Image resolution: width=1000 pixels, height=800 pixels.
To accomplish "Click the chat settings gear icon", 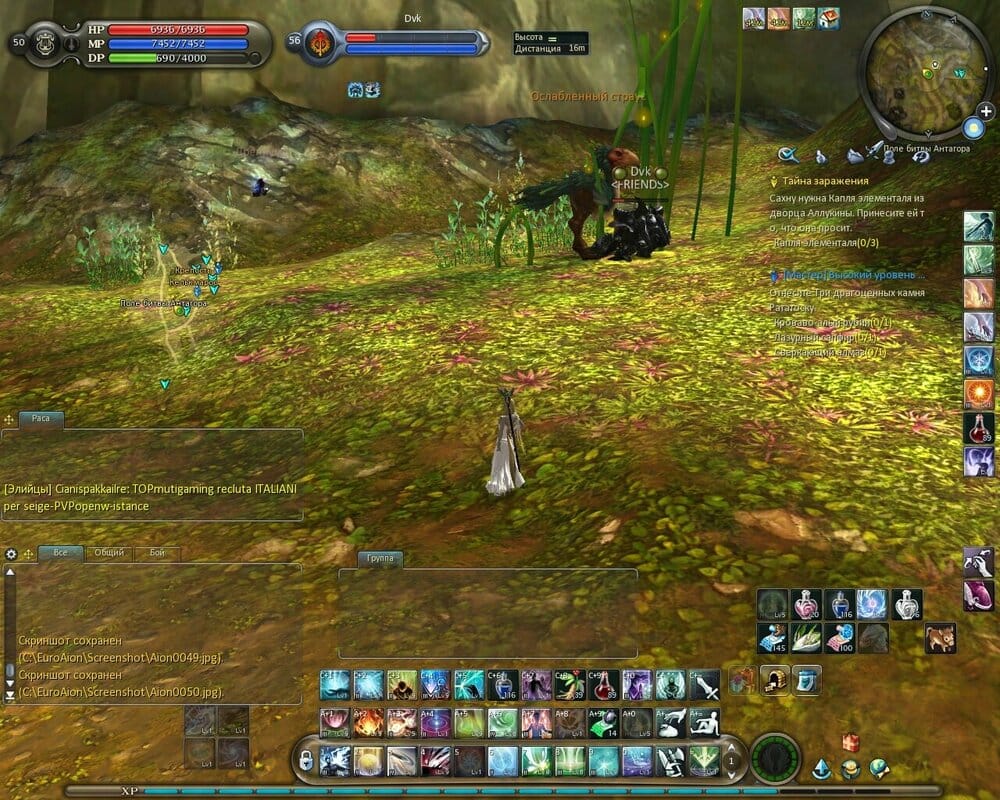I will [11, 553].
